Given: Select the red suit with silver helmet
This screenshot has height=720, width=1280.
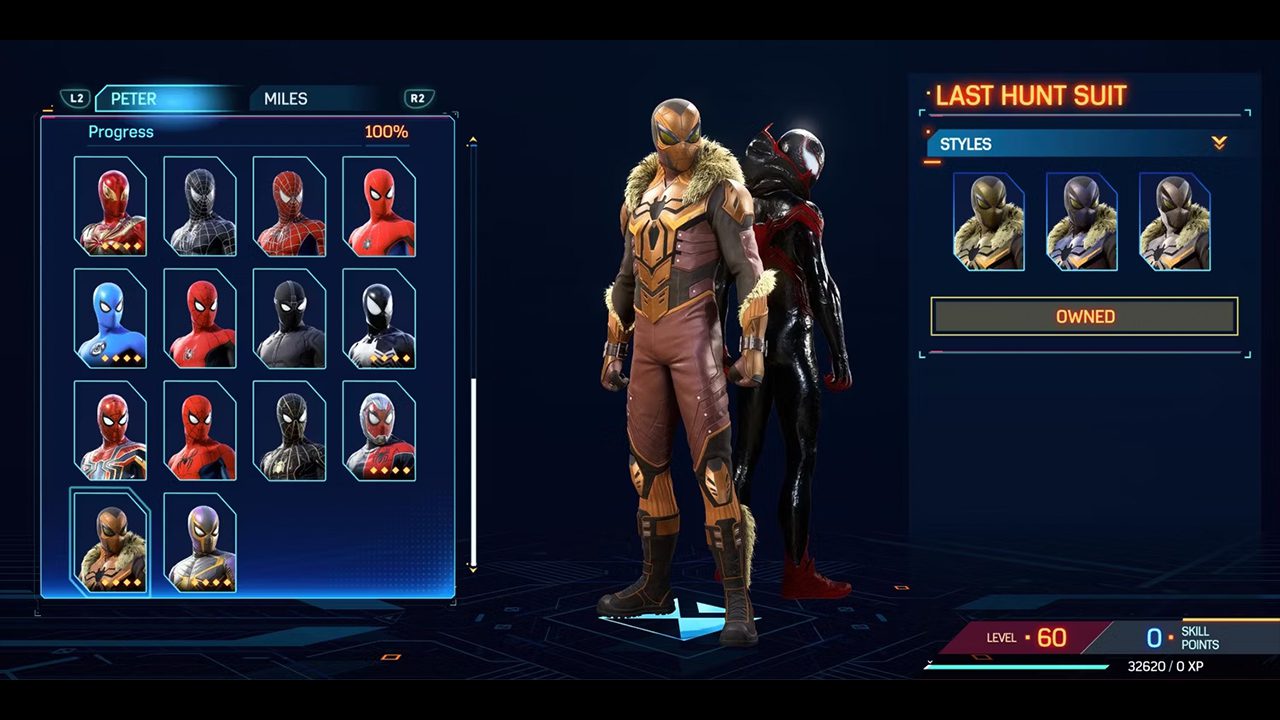Looking at the screenshot, I should tap(379, 431).
